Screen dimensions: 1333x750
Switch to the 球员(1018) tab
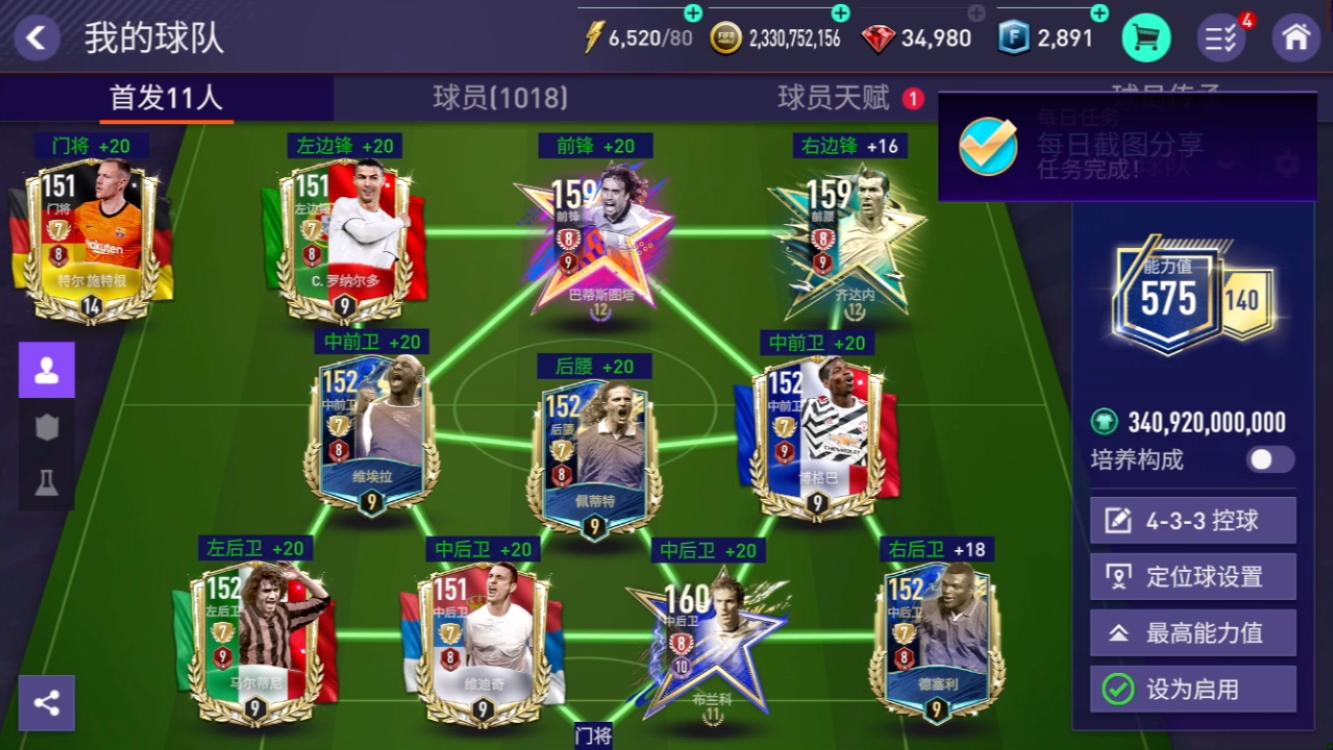pyautogui.click(x=500, y=98)
